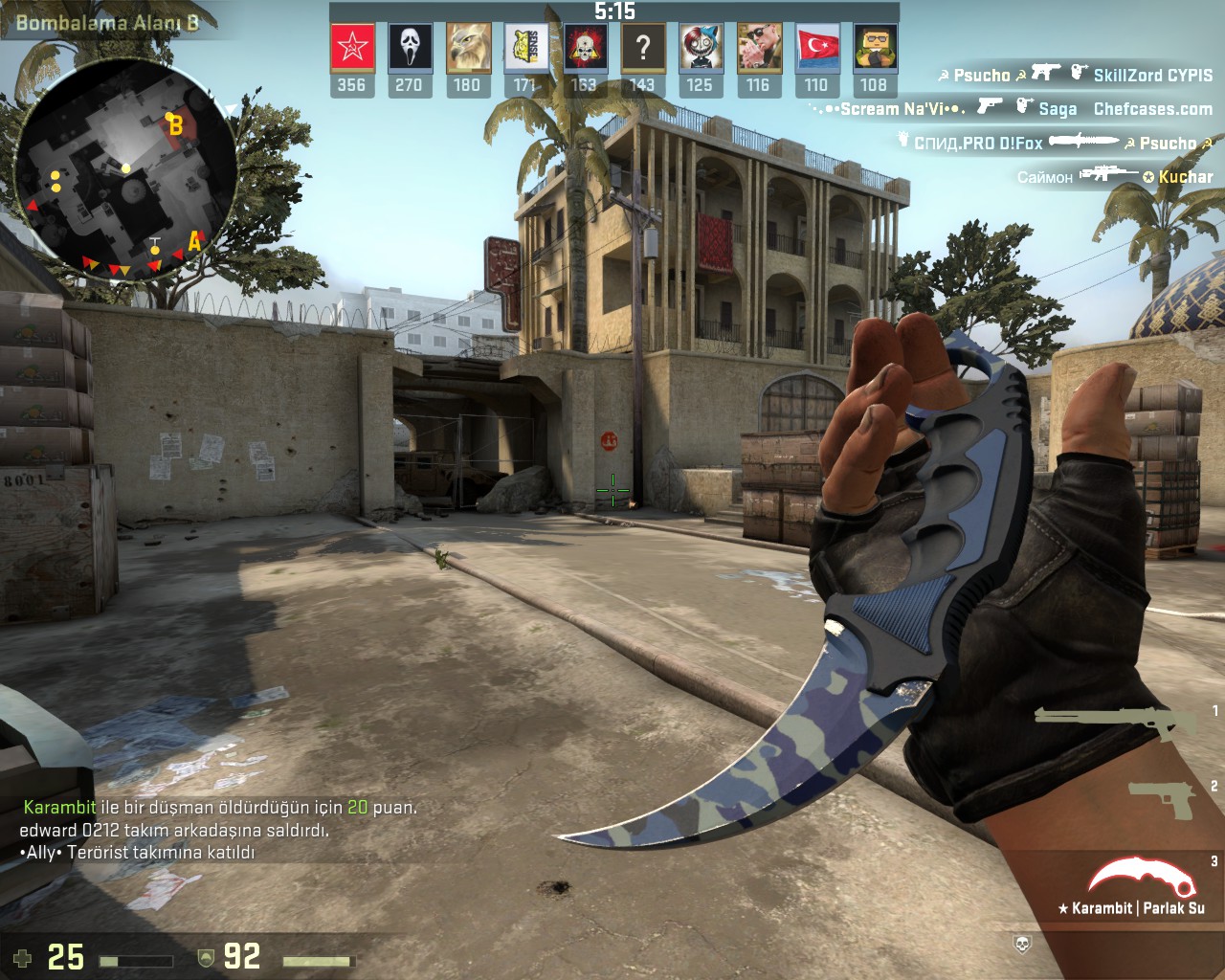Select the Turkish flag player avatar
The height and width of the screenshot is (980, 1225).
[x=816, y=48]
